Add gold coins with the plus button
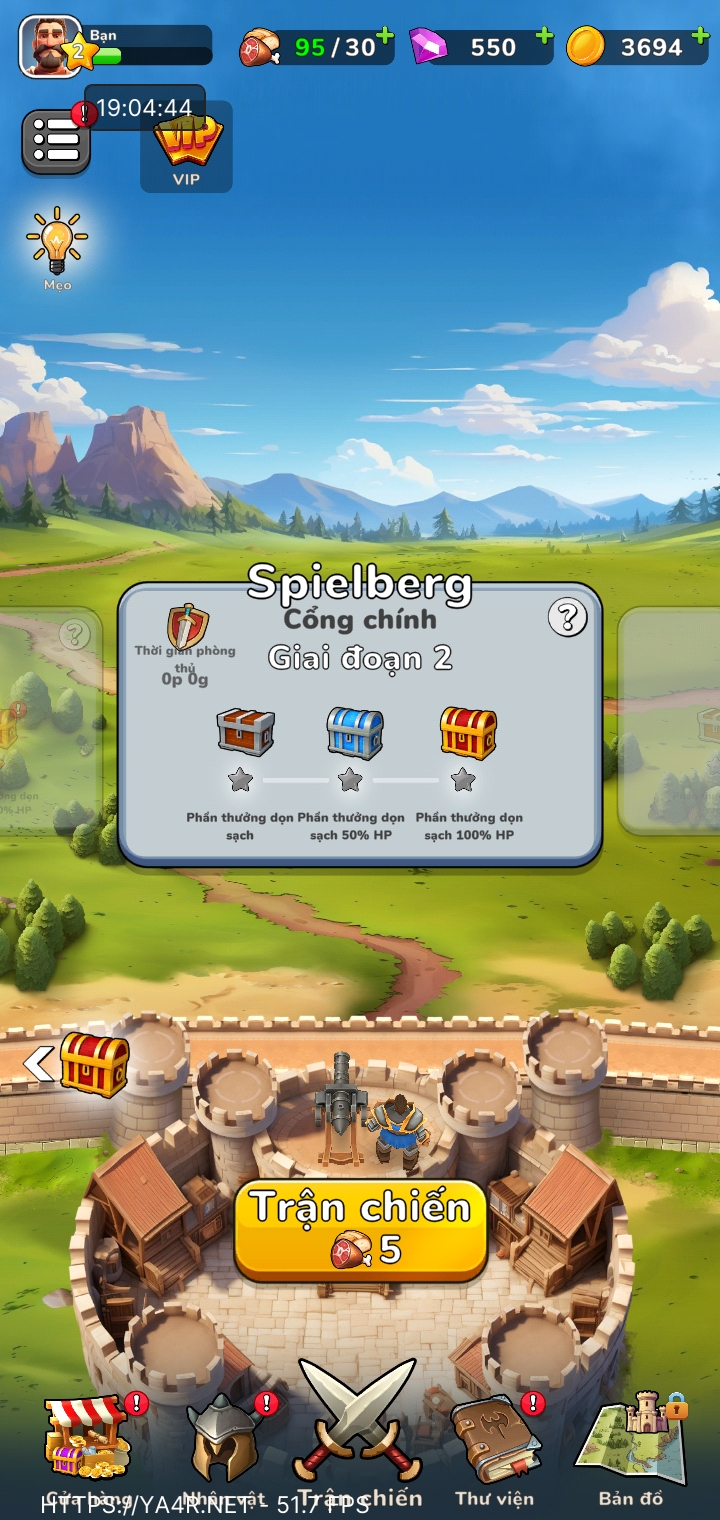720x1520 pixels. point(700,37)
